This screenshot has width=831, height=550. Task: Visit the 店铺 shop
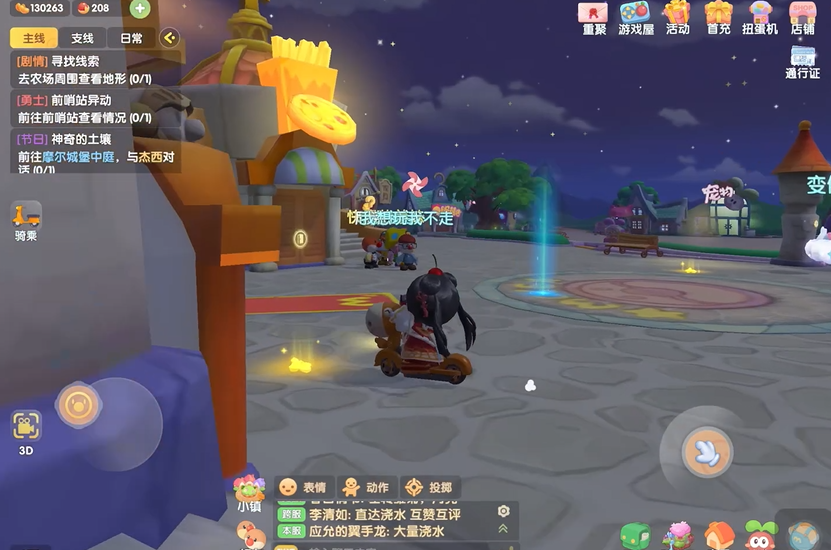tap(802, 16)
